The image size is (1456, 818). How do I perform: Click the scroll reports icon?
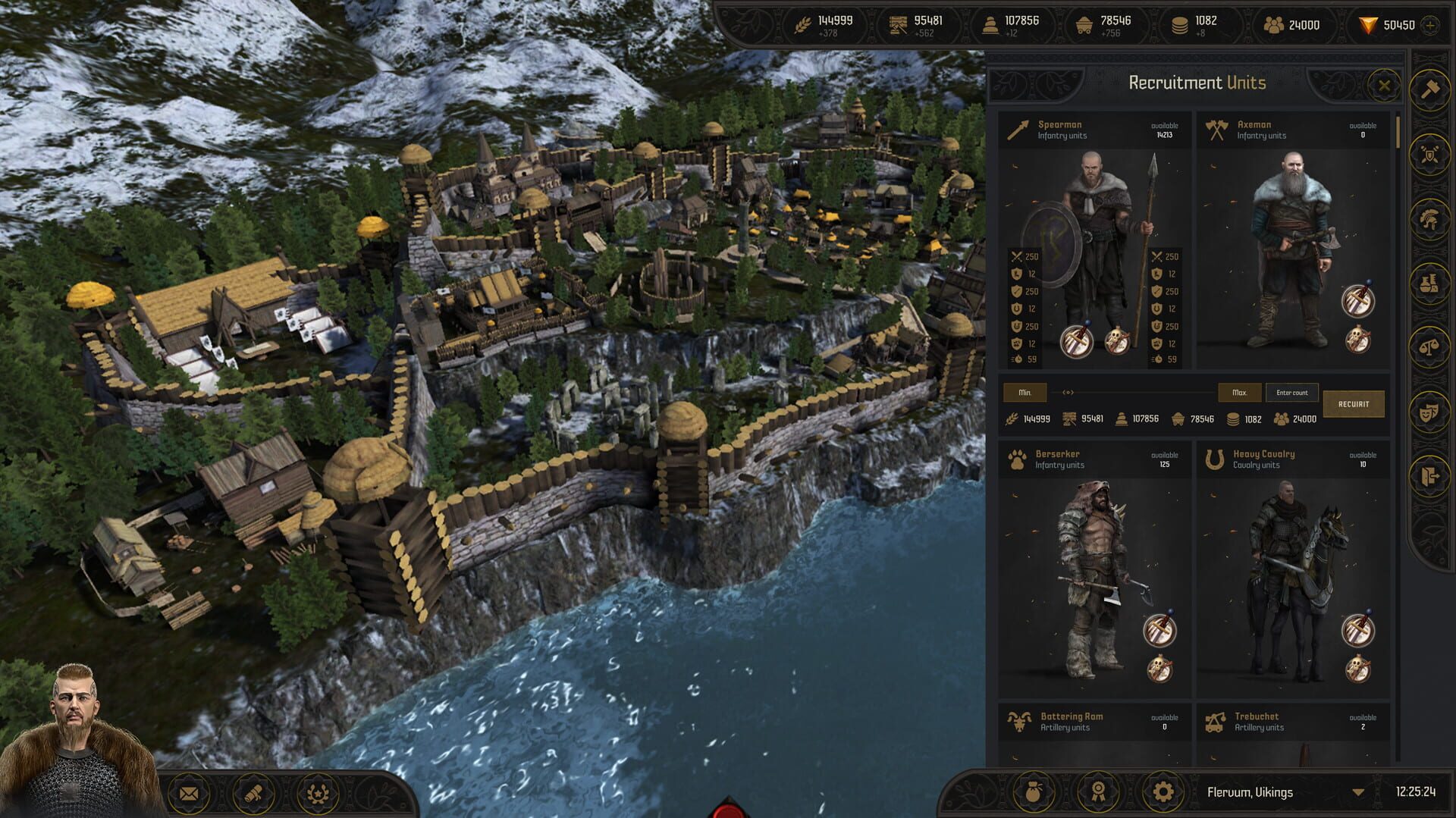253,791
